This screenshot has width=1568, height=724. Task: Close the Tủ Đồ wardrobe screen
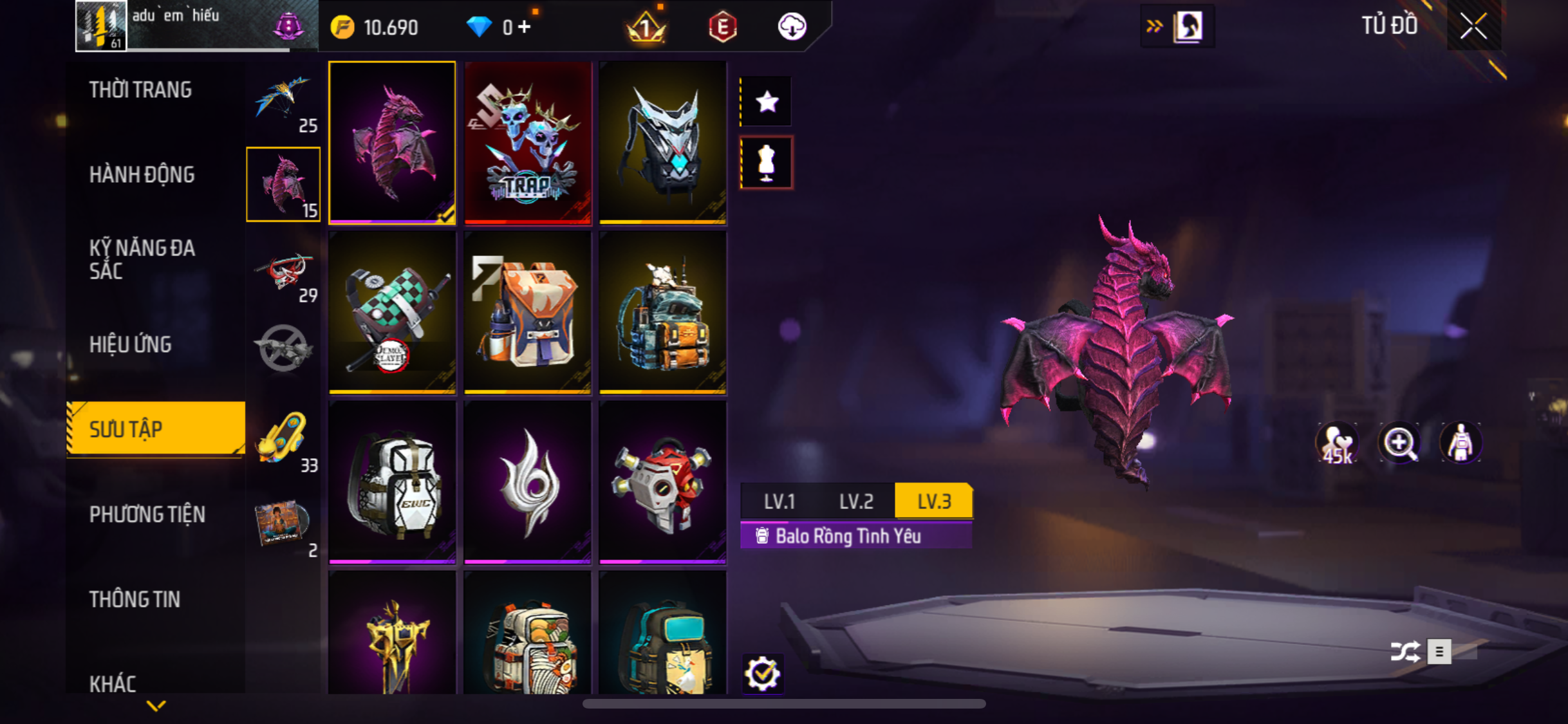tap(1473, 26)
